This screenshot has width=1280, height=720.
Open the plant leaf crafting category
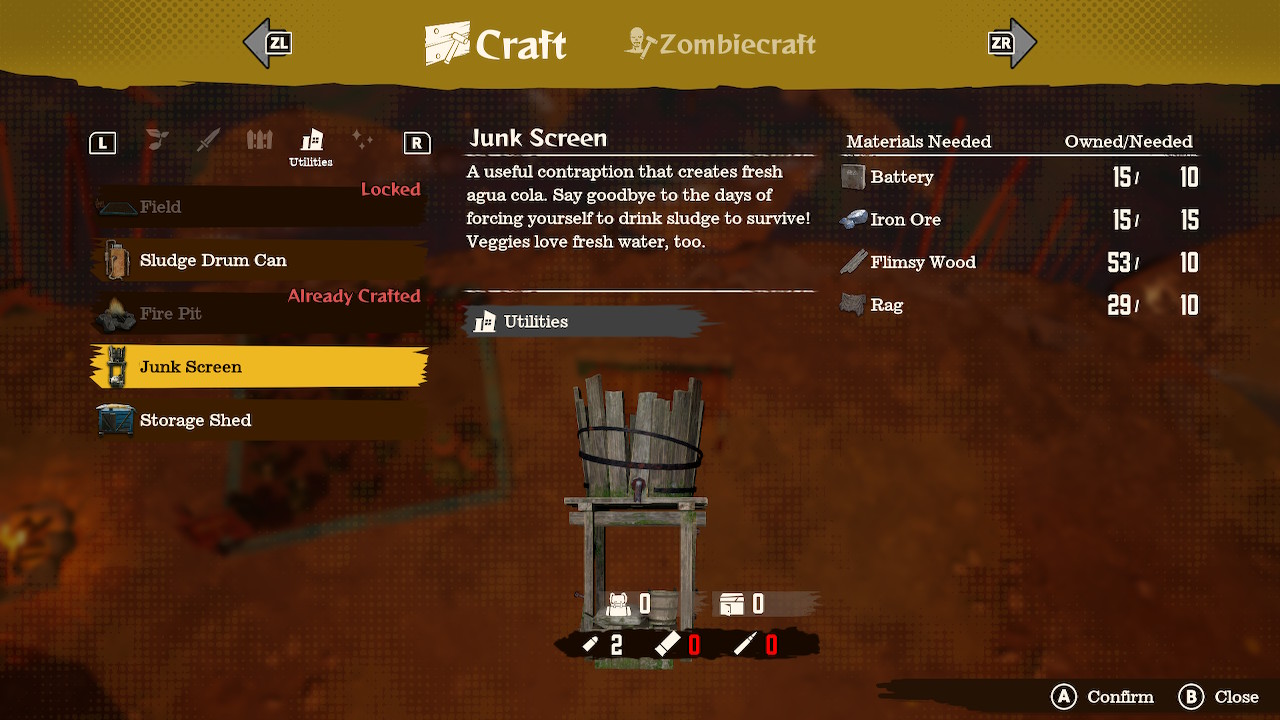pyautogui.click(x=157, y=140)
